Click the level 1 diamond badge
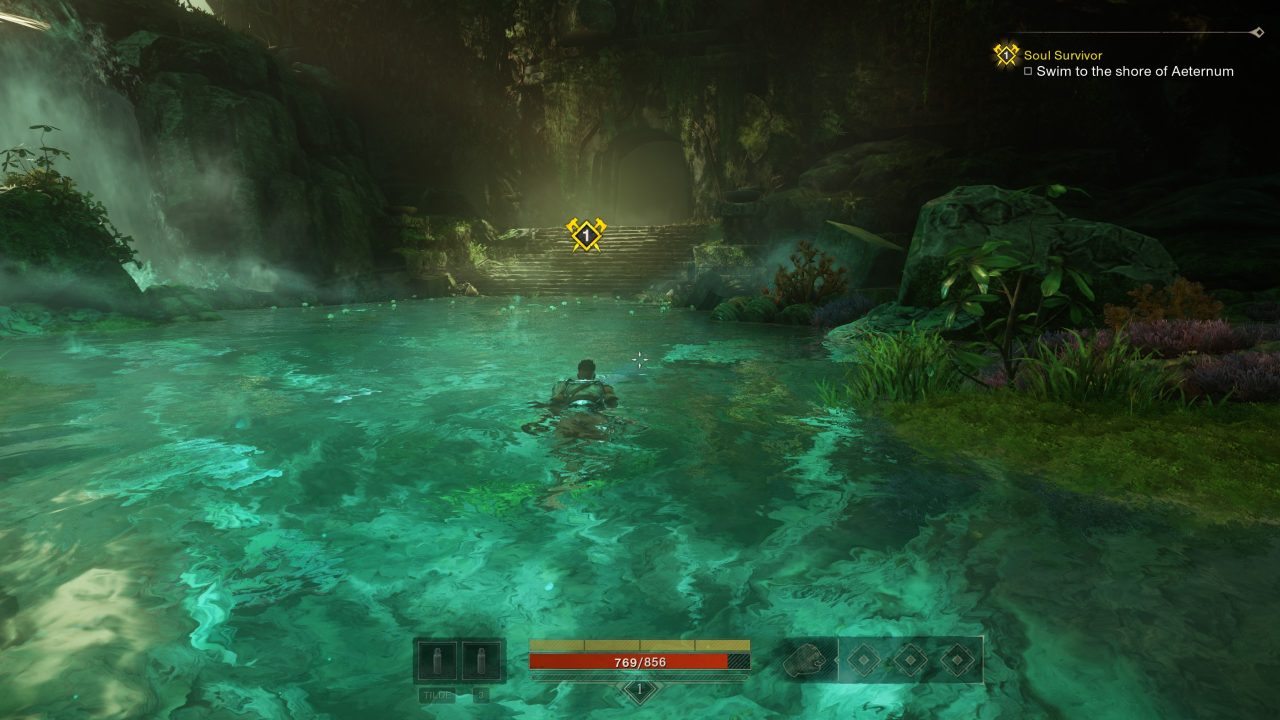 (640, 690)
